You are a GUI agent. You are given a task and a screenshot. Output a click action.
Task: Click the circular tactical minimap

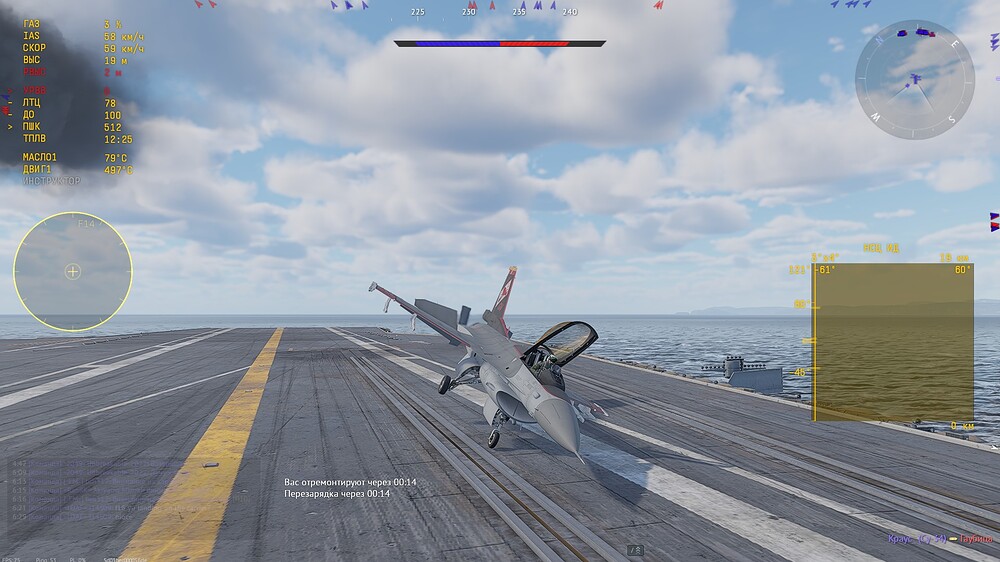(x=914, y=80)
